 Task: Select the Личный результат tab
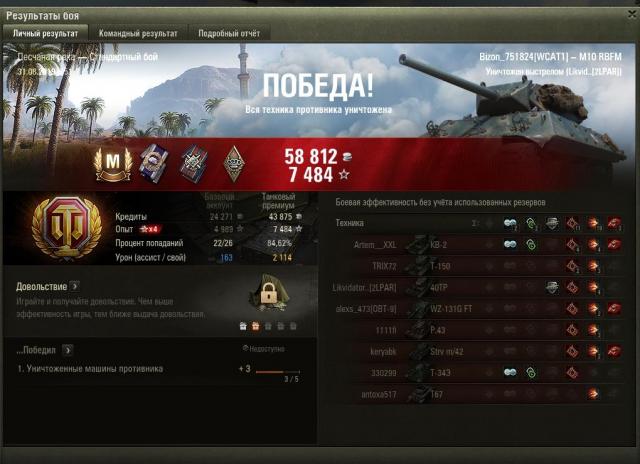[47, 33]
